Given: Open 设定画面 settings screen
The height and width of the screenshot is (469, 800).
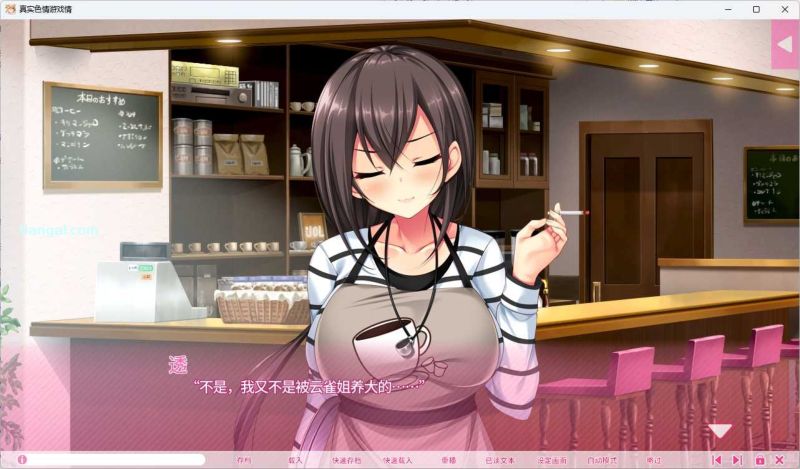Looking at the screenshot, I should (551, 460).
